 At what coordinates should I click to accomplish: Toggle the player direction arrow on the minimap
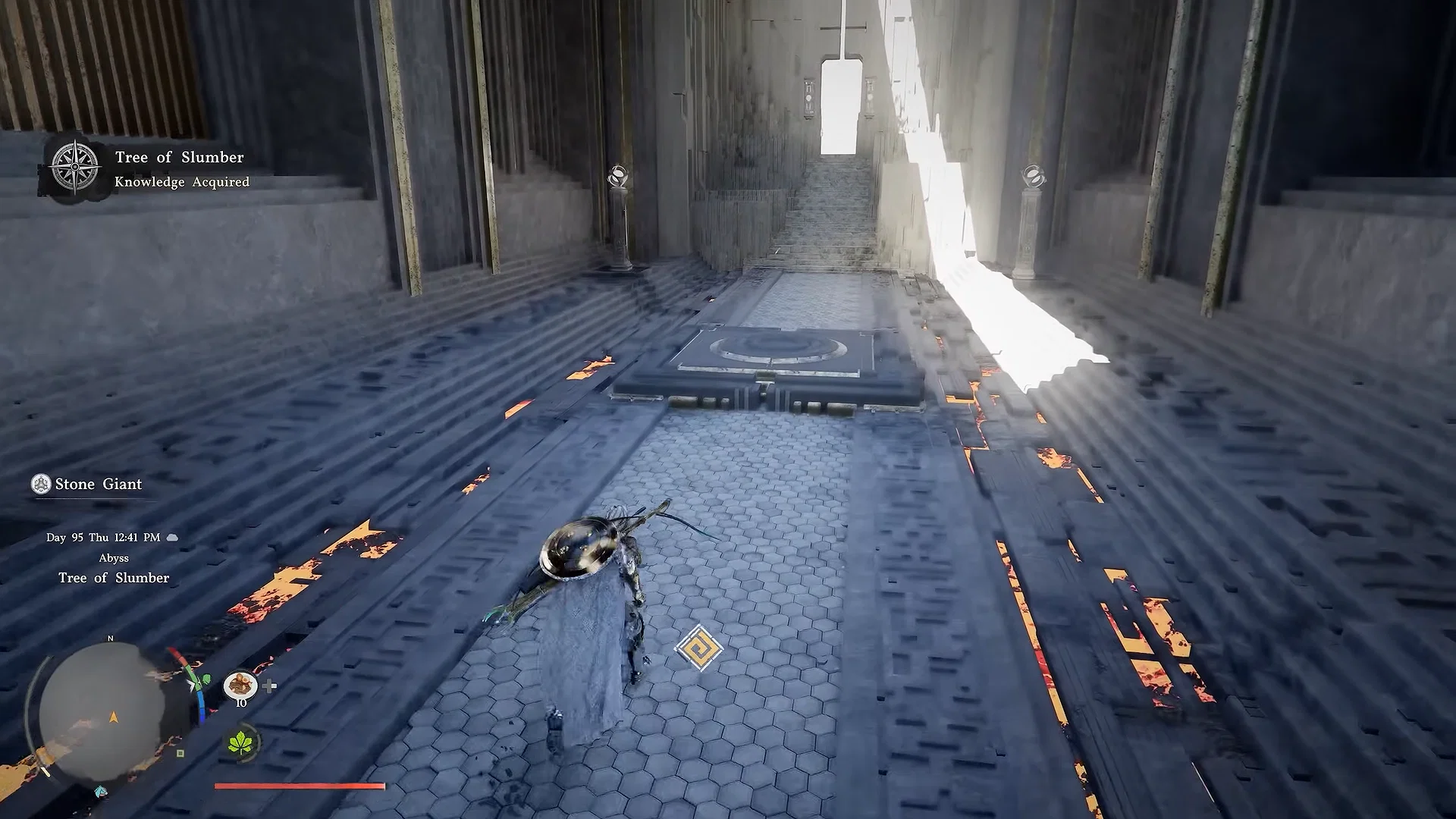114,718
